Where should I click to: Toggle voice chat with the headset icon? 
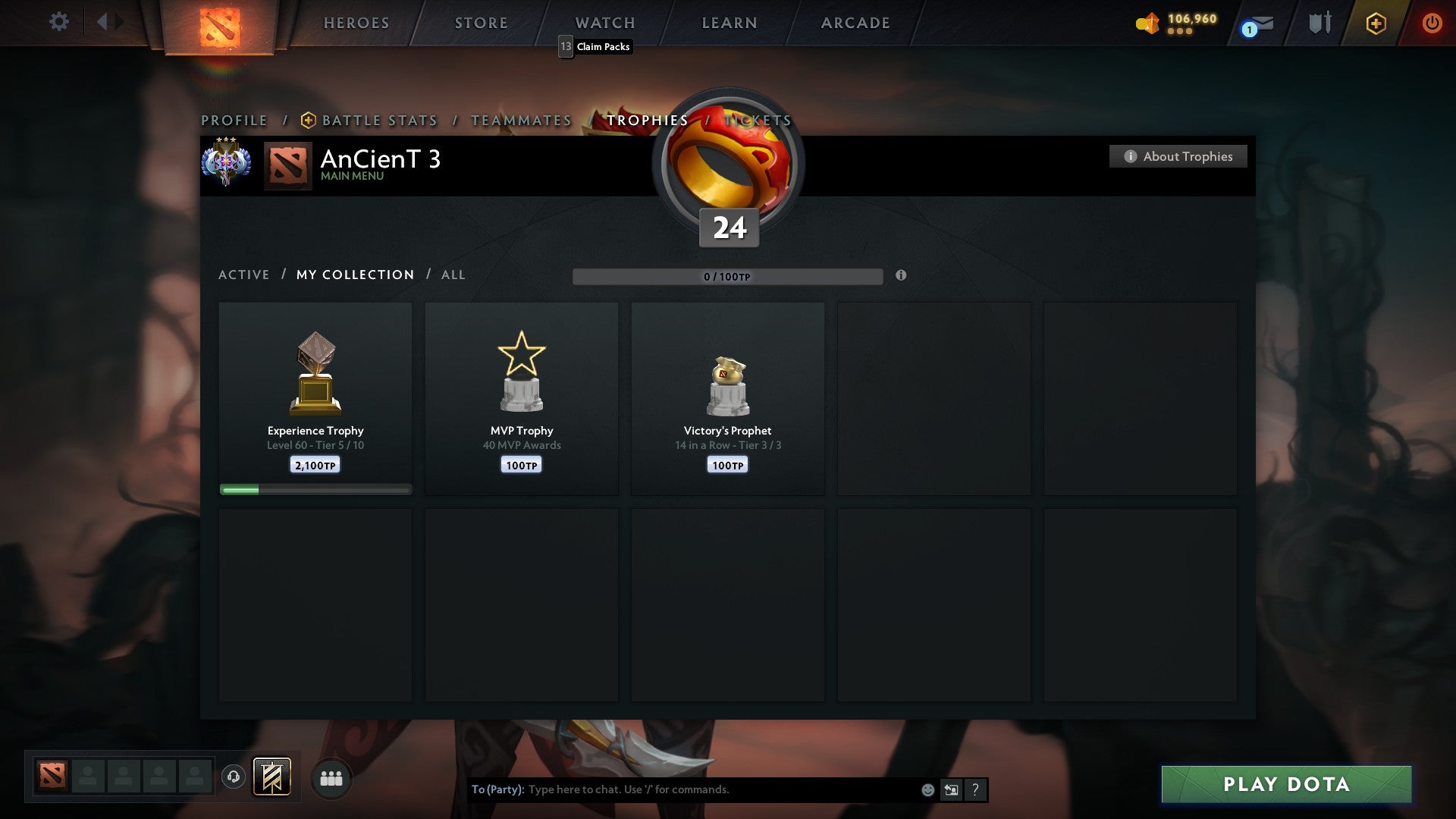(234, 777)
